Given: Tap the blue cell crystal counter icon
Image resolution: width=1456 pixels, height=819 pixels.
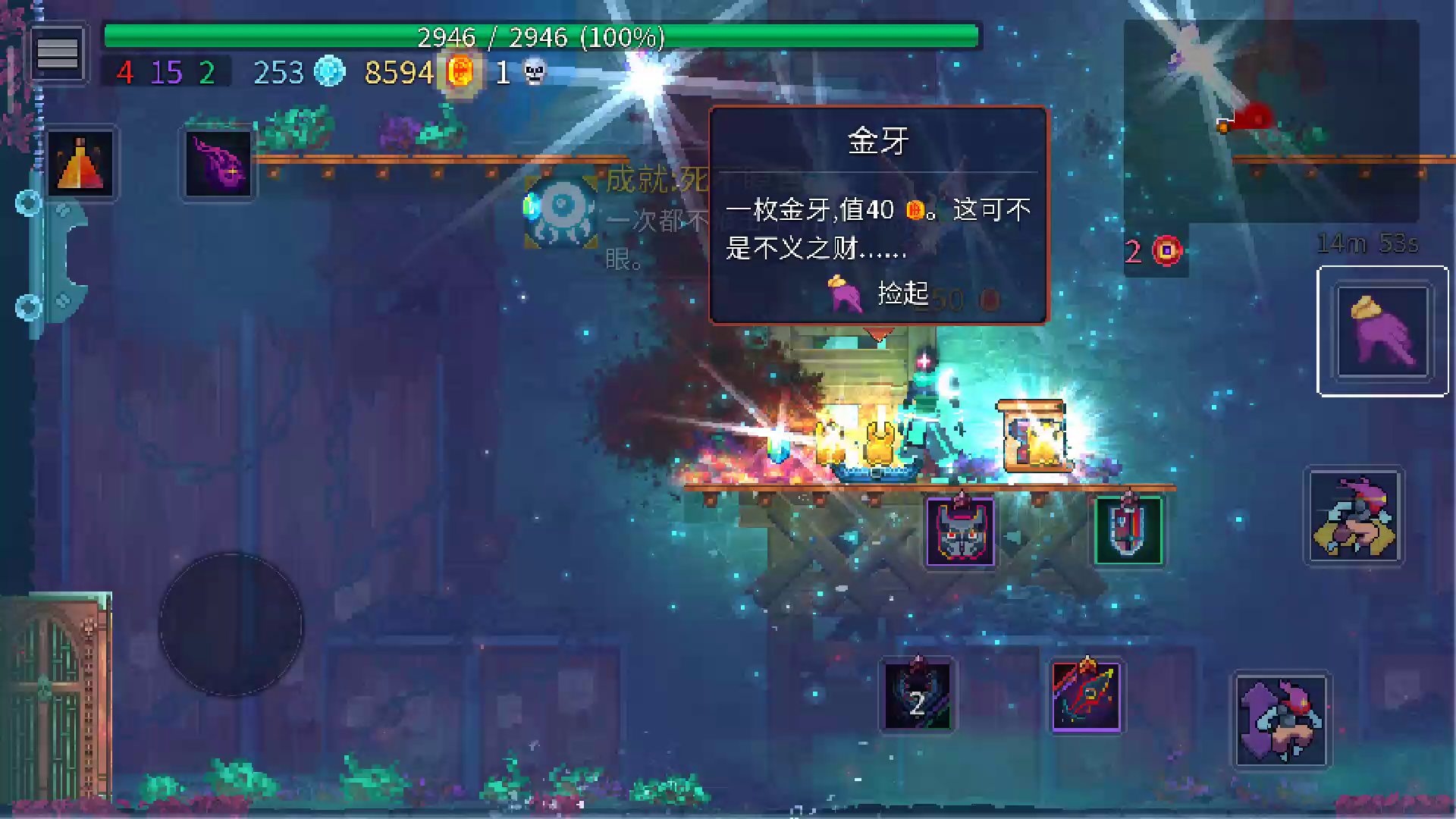Looking at the screenshot, I should (x=329, y=73).
